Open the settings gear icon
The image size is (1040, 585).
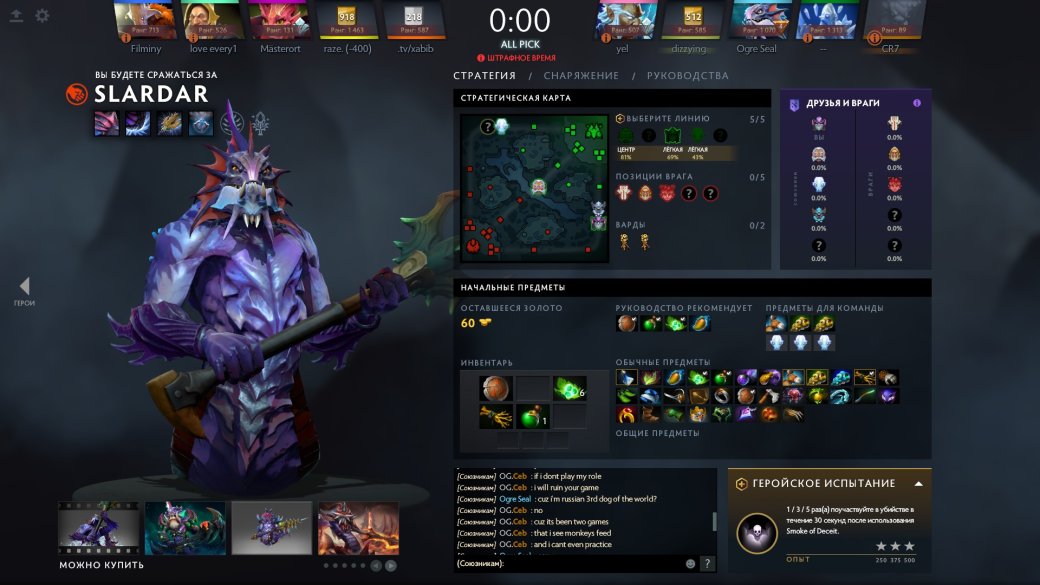click(42, 16)
